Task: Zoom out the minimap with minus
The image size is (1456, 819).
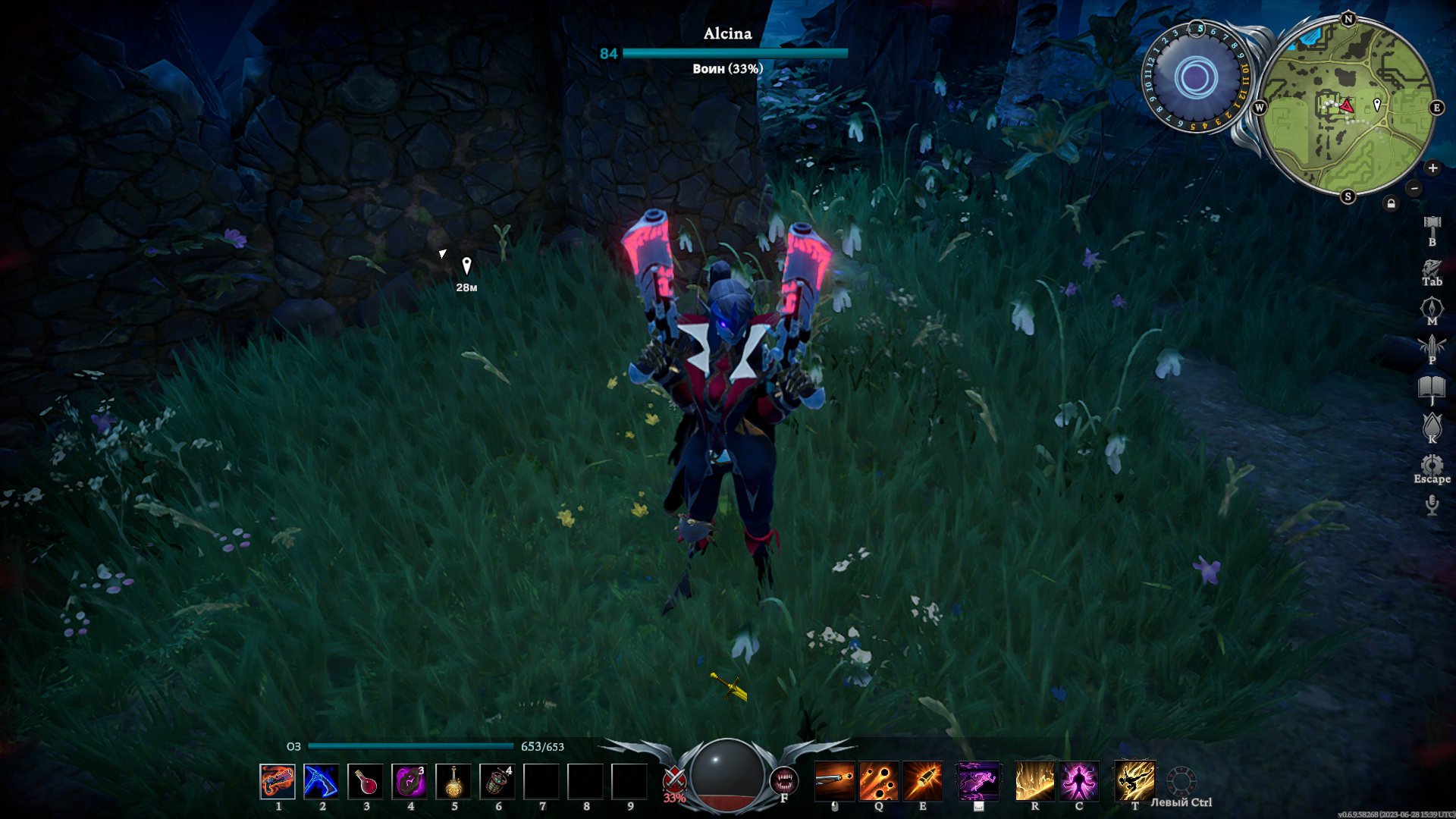Action: coord(1414,188)
